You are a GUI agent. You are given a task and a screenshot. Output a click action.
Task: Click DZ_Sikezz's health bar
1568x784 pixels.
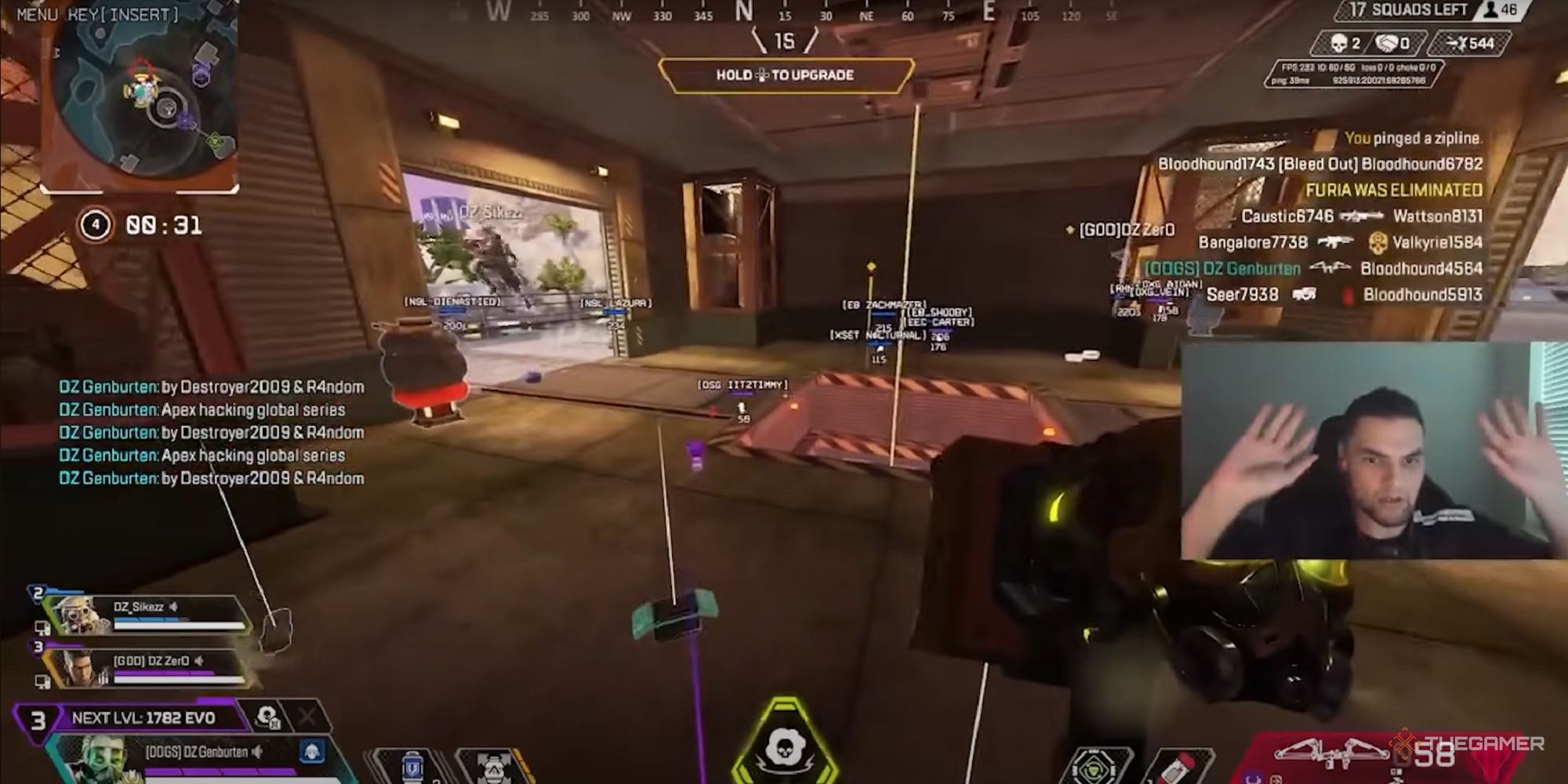tap(177, 624)
